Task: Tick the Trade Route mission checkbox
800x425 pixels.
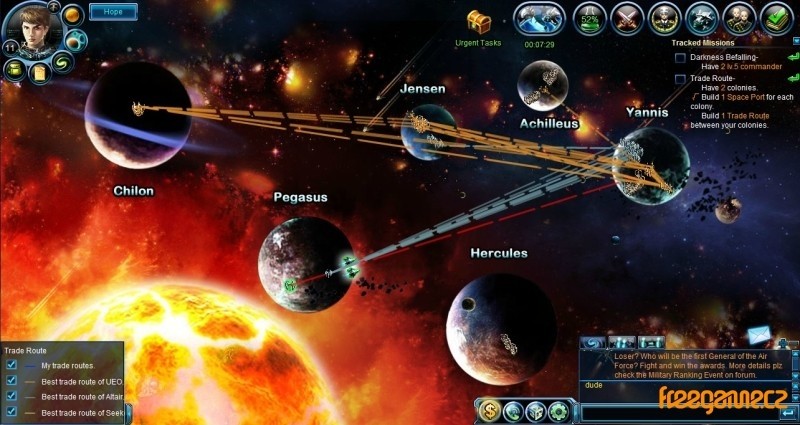Action: 680,78
